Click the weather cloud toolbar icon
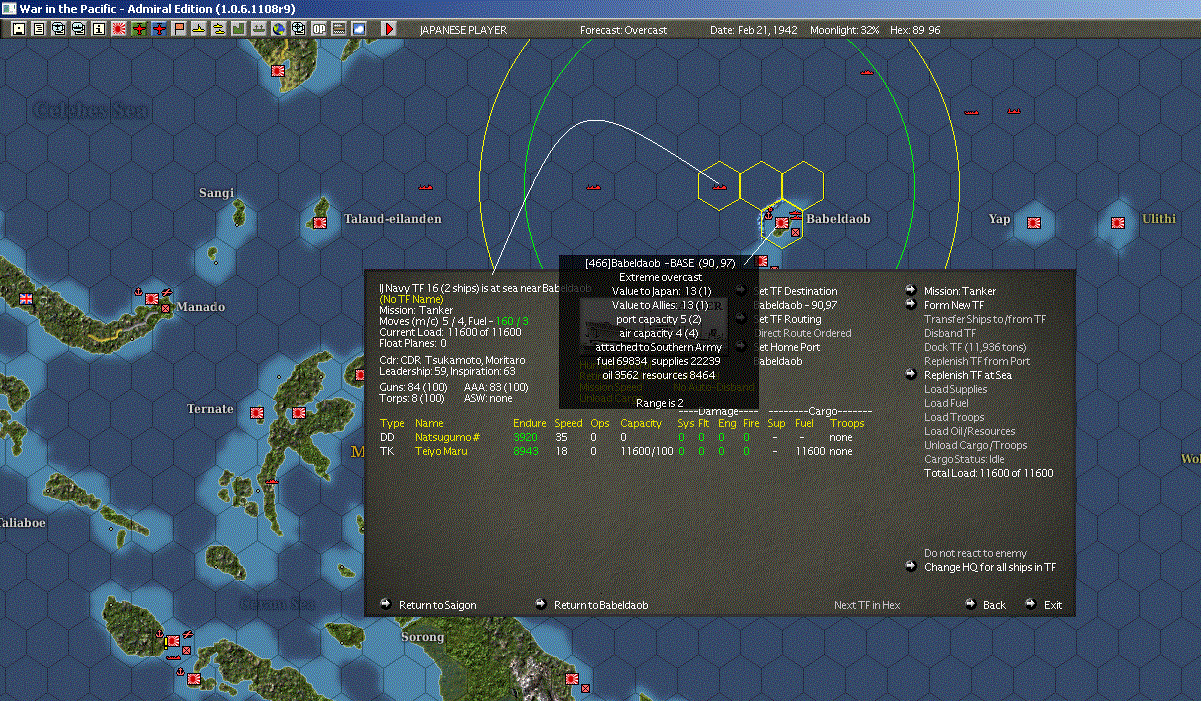 (358, 29)
